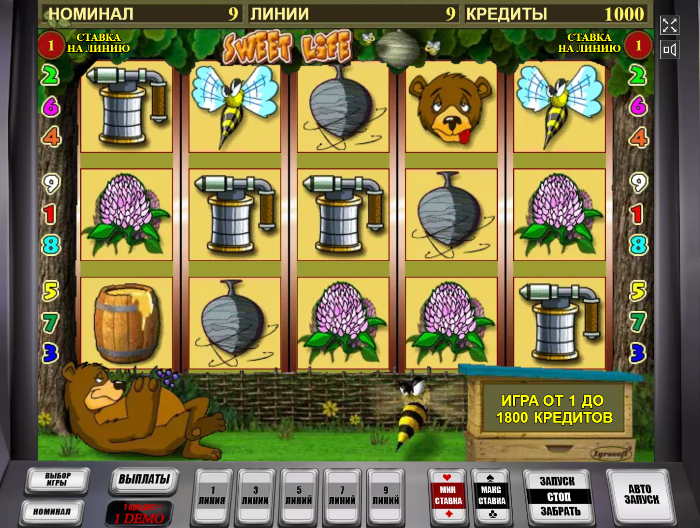Screen dimensions: 700x528
Task: Spin reels with Запуск Стоп Забрать button
Action: click(x=558, y=494)
